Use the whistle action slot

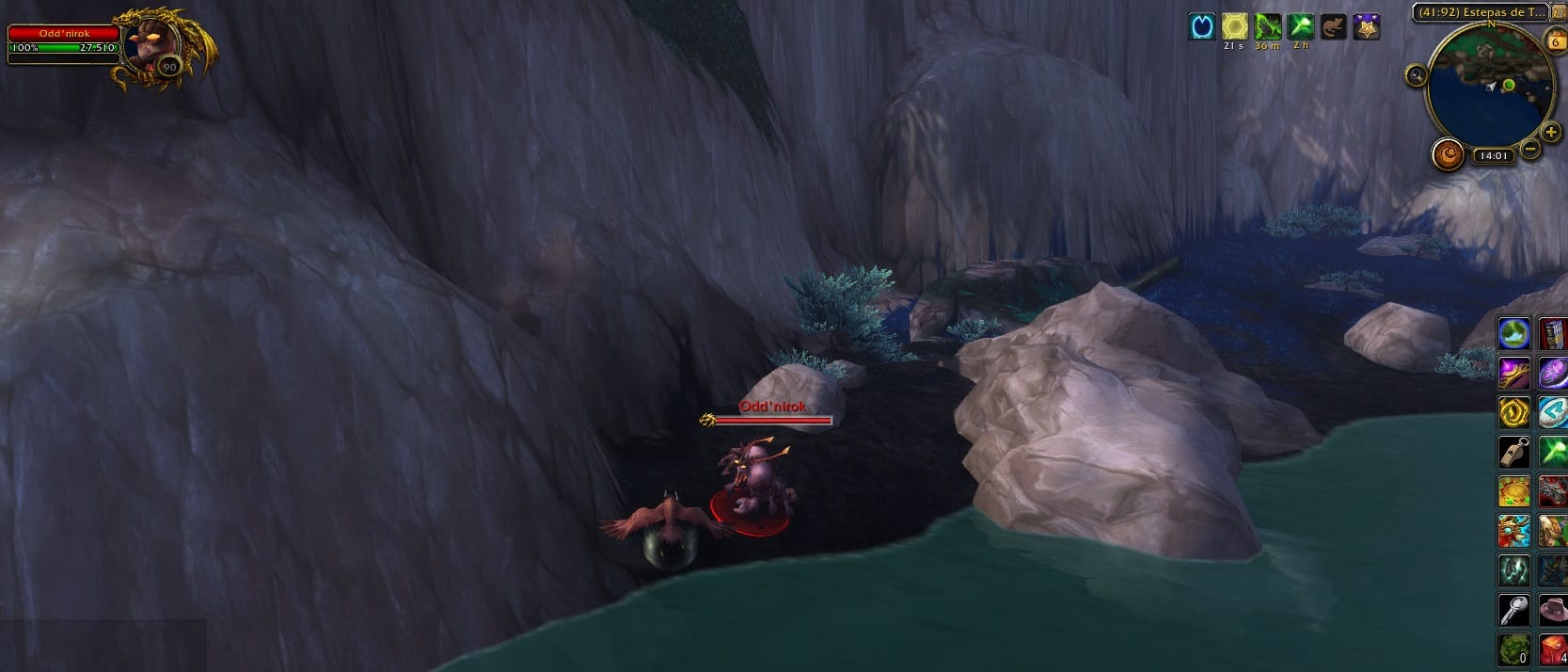[1513, 452]
